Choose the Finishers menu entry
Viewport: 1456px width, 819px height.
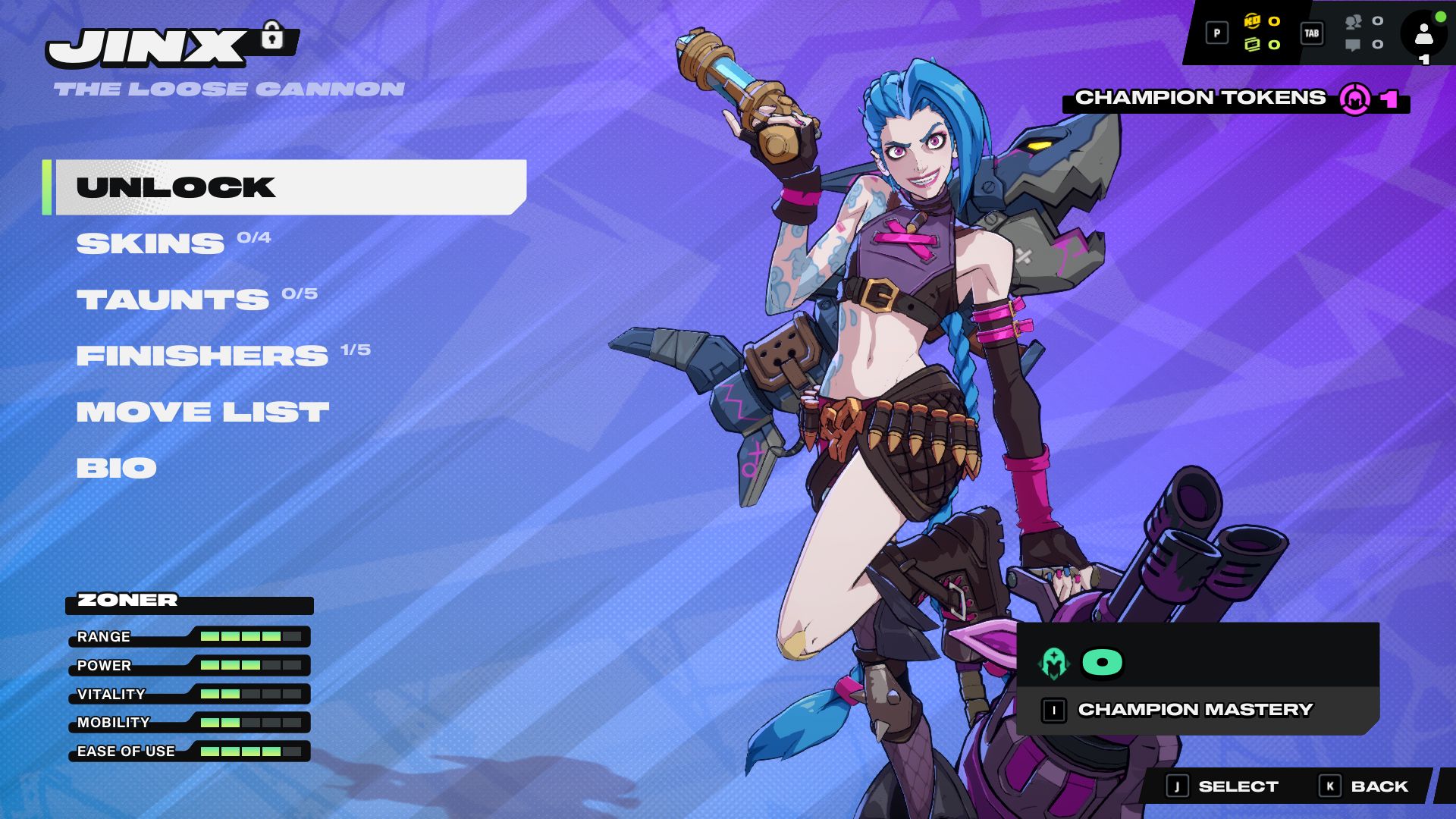click(202, 356)
